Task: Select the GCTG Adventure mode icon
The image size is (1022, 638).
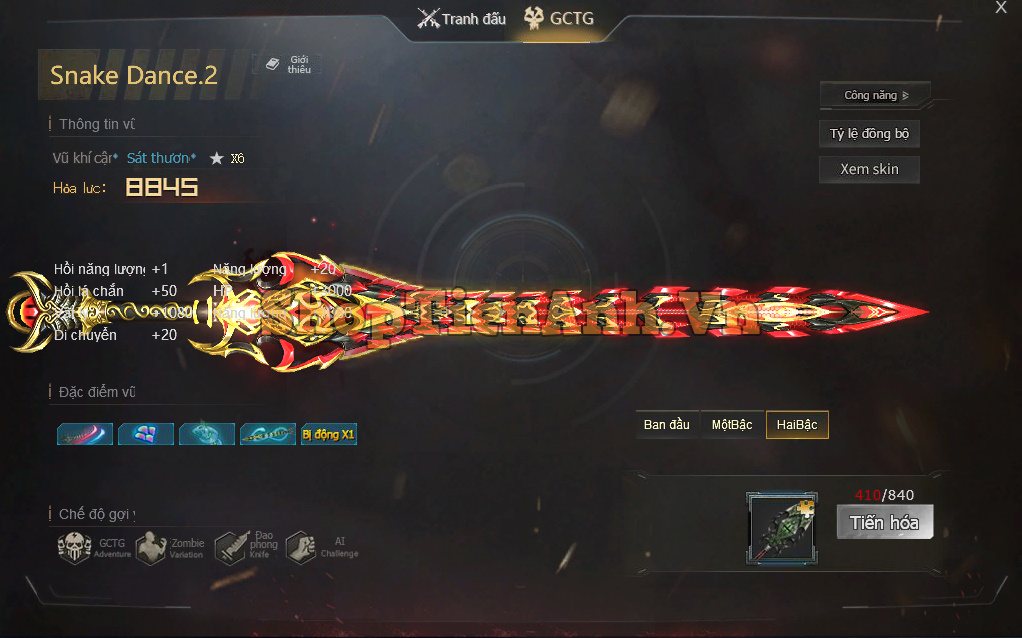Action: (75, 547)
